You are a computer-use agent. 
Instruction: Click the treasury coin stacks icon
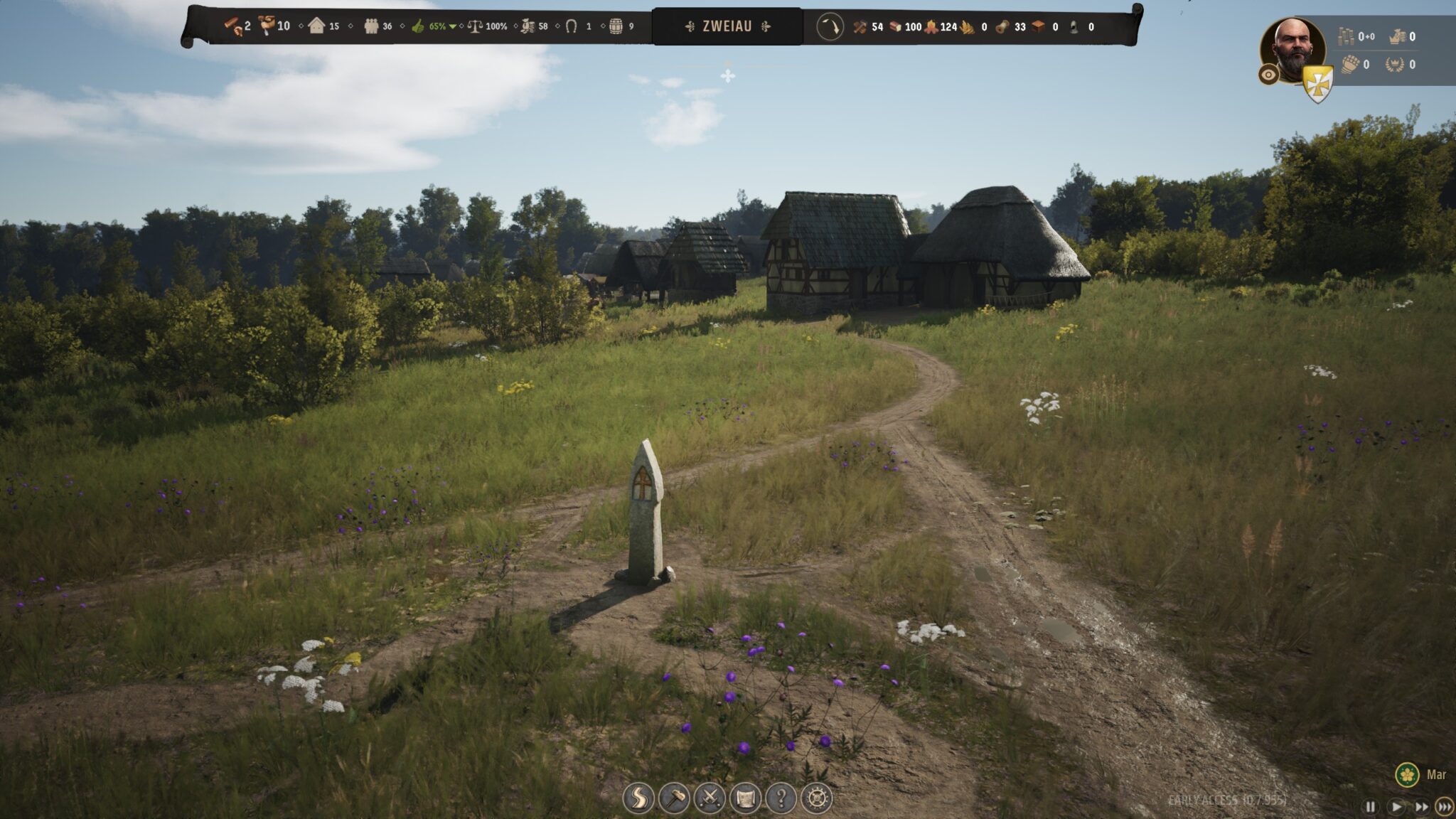(x=1345, y=36)
